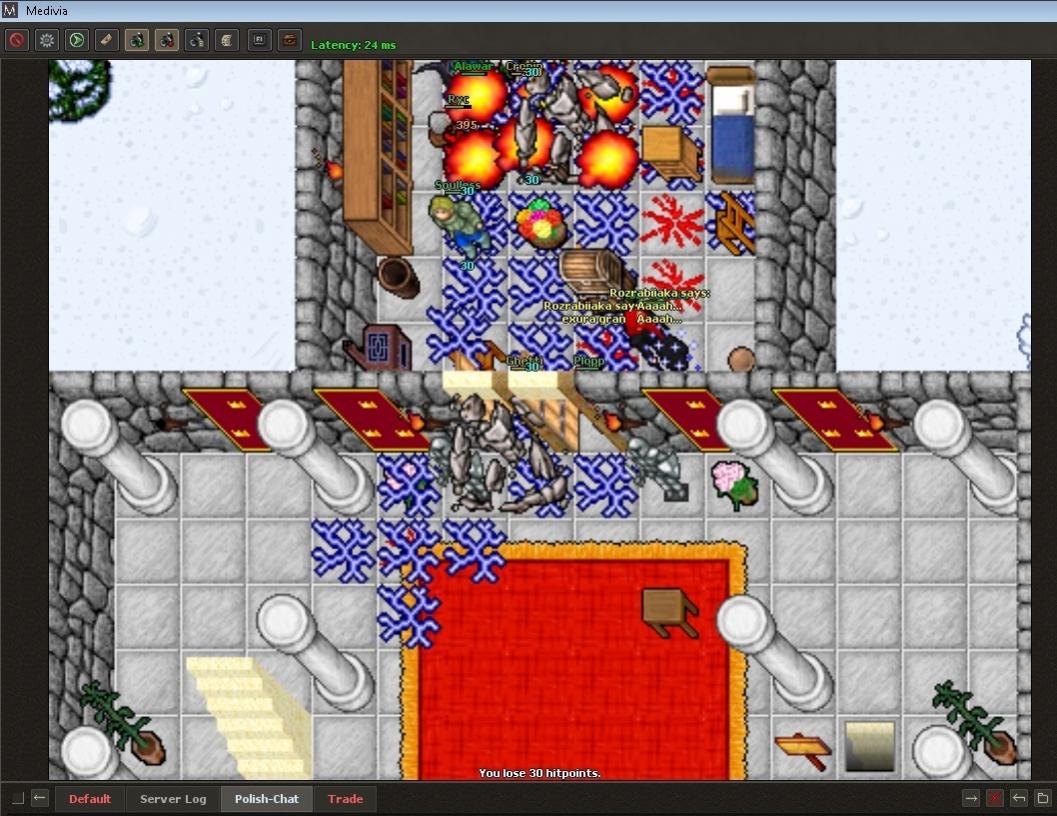Click the left arrow beside Default tab
Image resolution: width=1057 pixels, height=816 pixels.
tap(40, 798)
